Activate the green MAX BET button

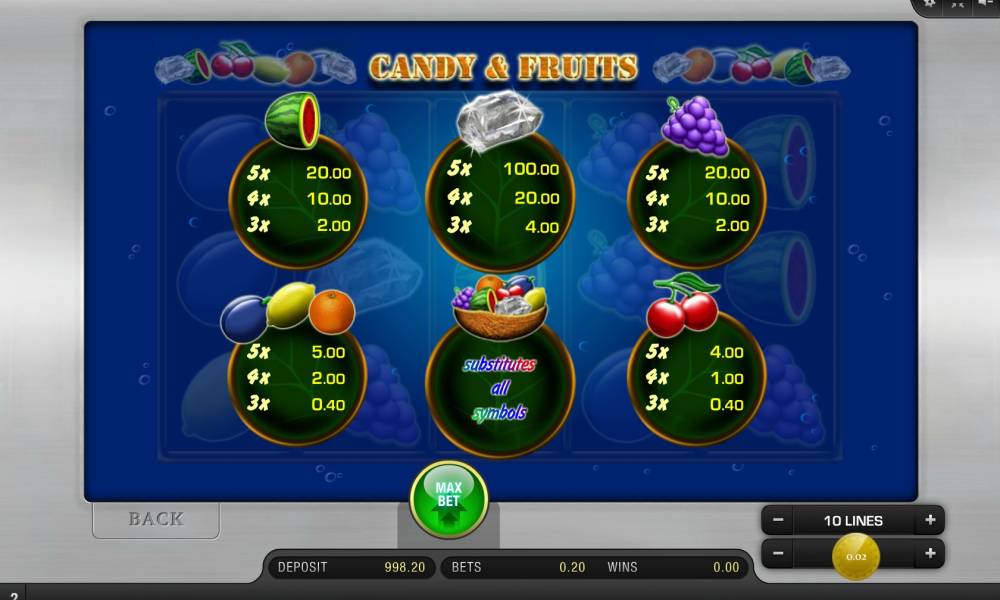(x=448, y=497)
